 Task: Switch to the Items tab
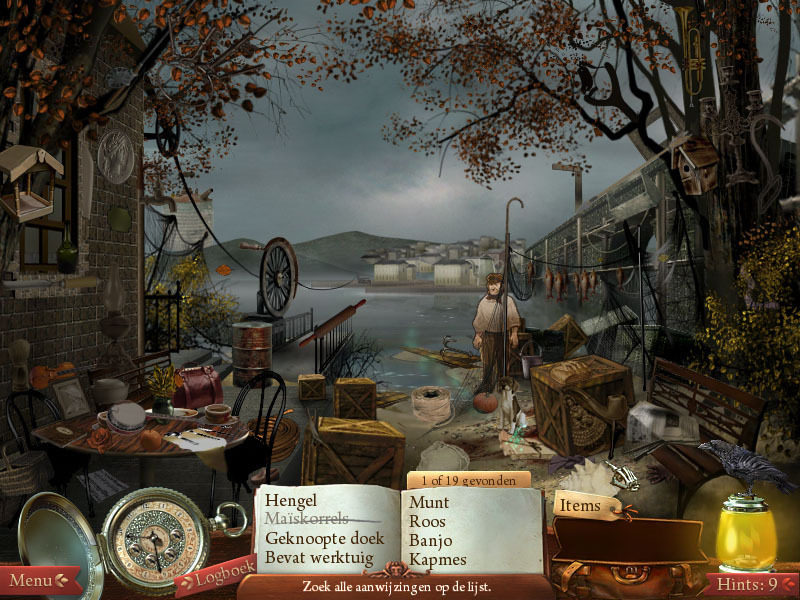[x=580, y=506]
